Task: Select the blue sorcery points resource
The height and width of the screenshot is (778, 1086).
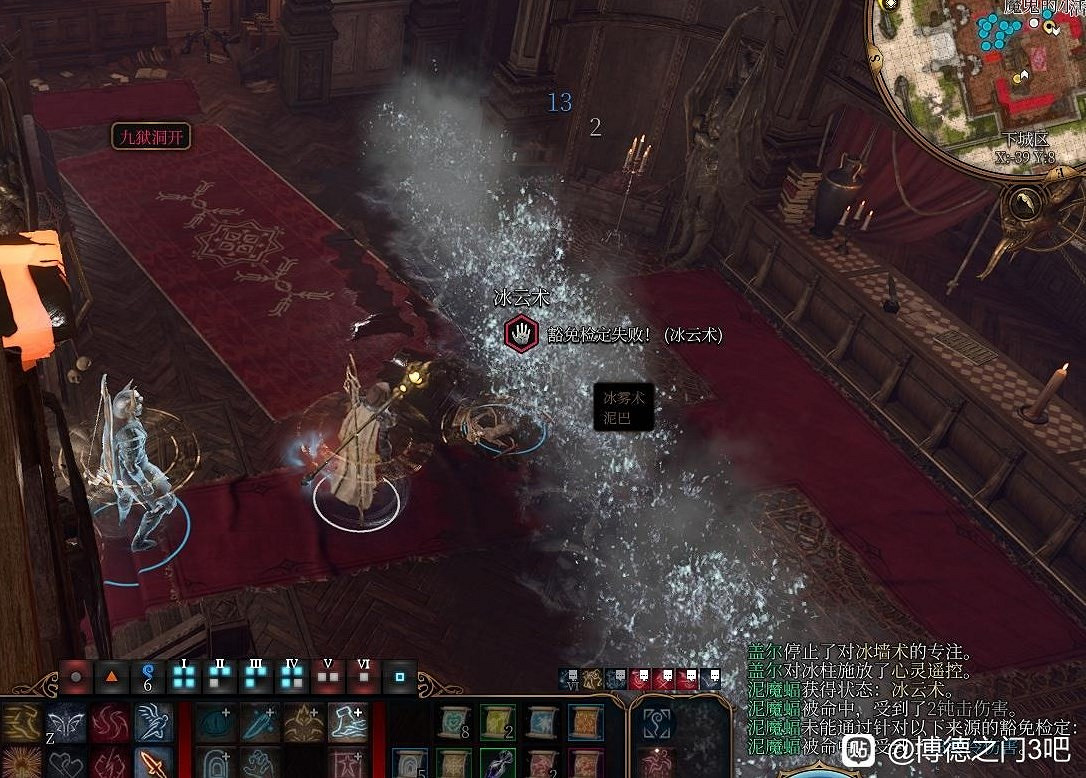Action: point(148,675)
